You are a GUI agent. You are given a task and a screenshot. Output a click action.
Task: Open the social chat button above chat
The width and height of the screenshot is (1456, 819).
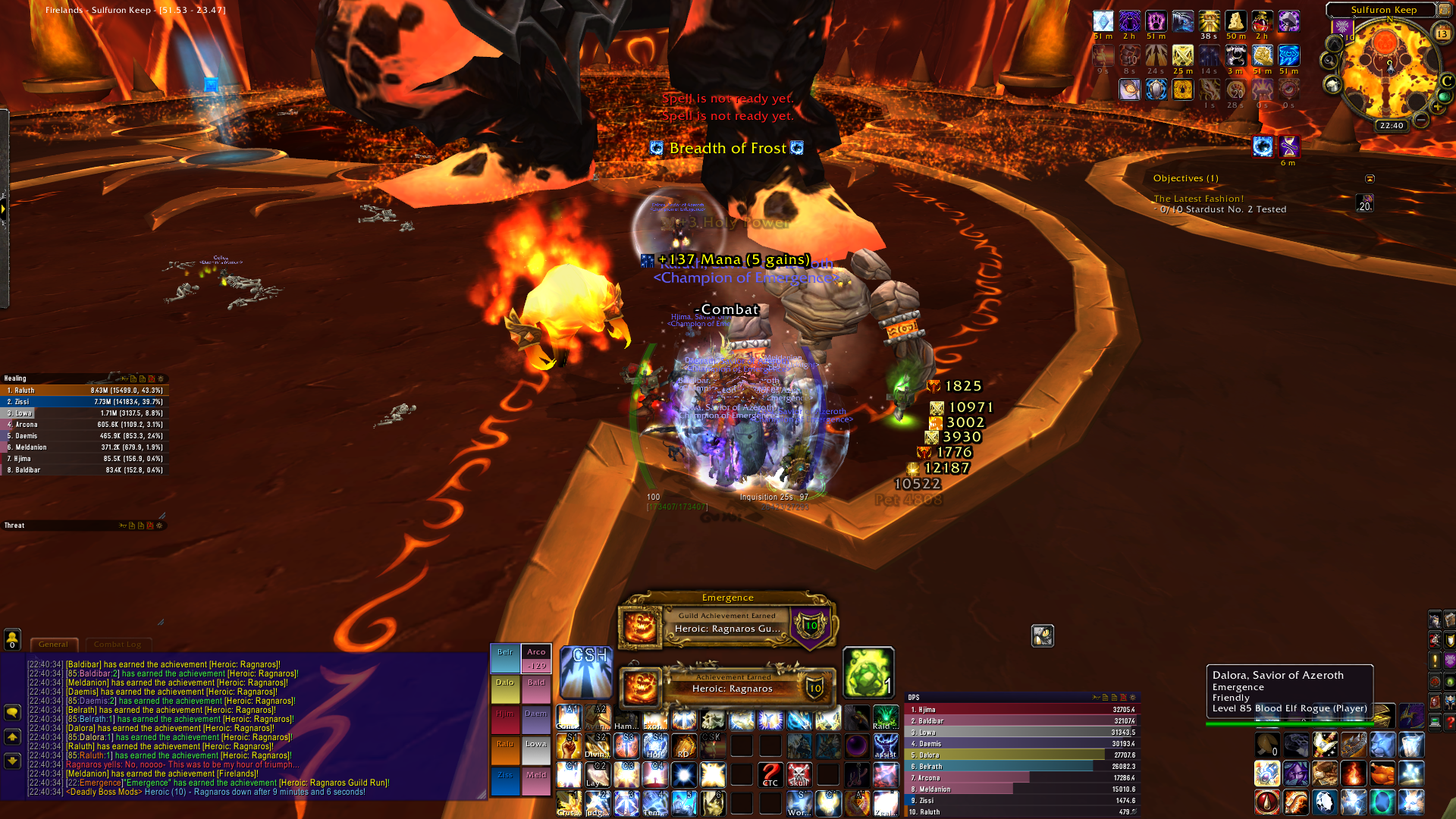point(12,639)
